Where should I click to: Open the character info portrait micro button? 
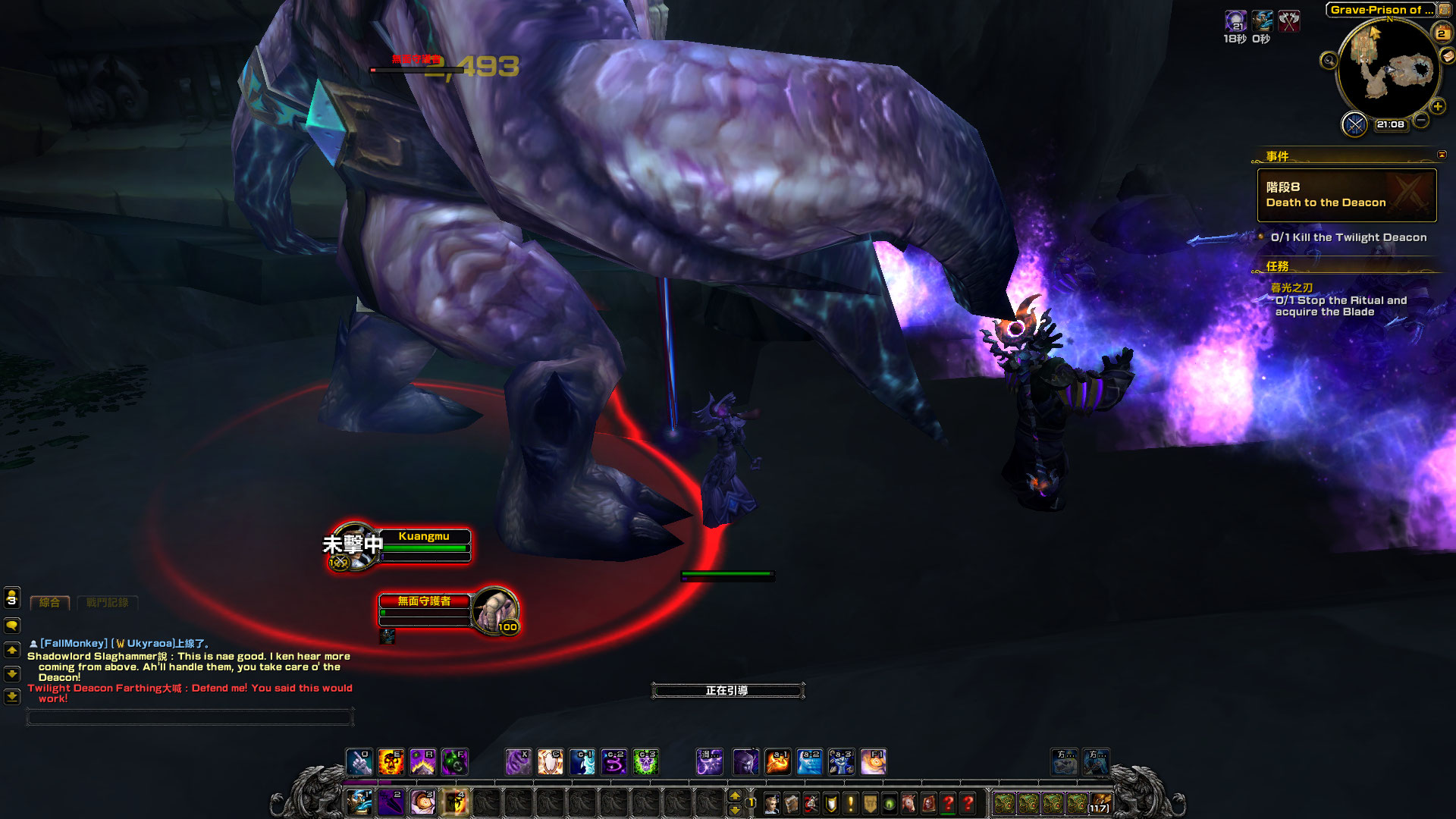click(772, 803)
